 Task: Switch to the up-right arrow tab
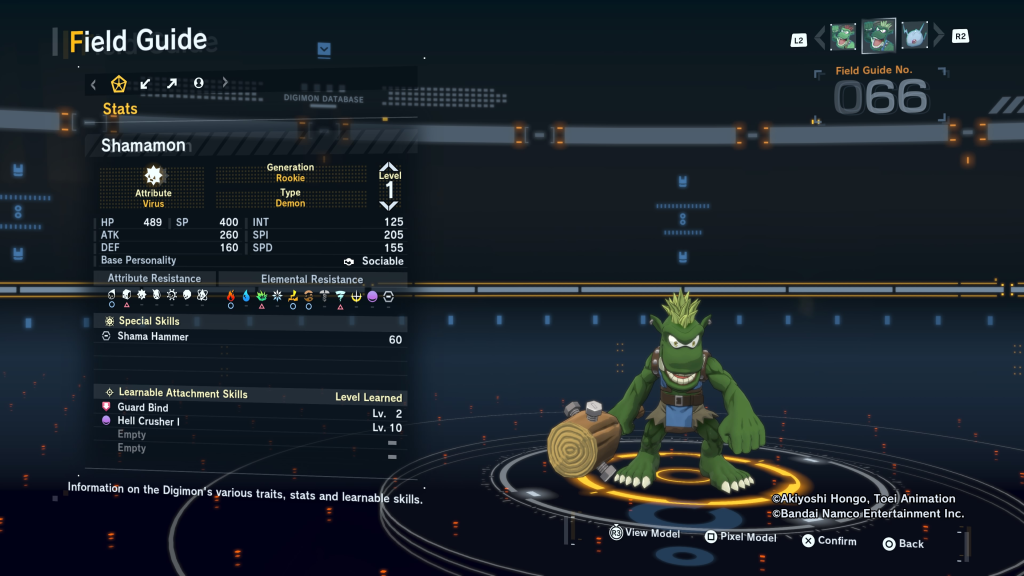172,84
